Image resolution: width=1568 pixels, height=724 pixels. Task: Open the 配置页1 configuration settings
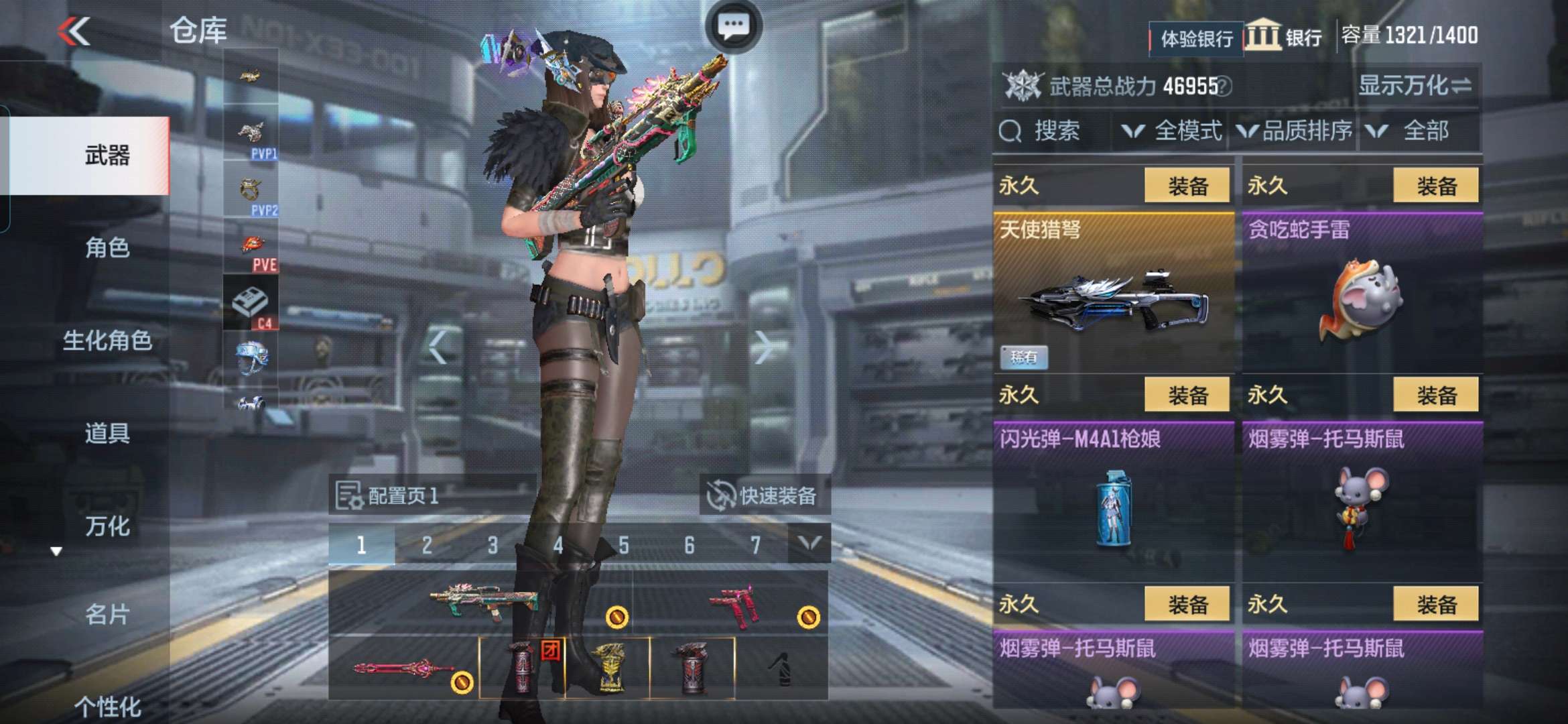click(387, 496)
